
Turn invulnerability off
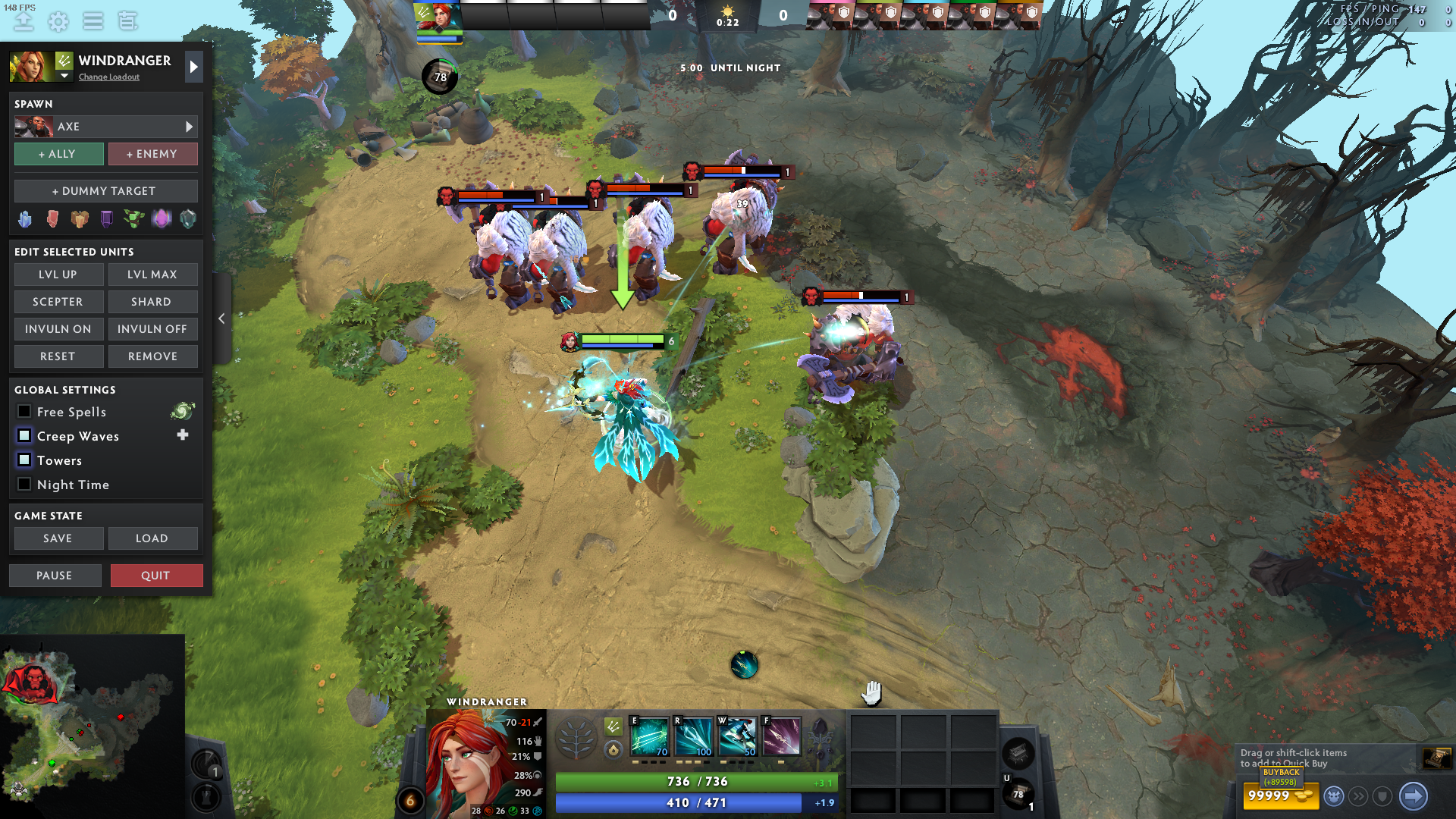click(152, 329)
